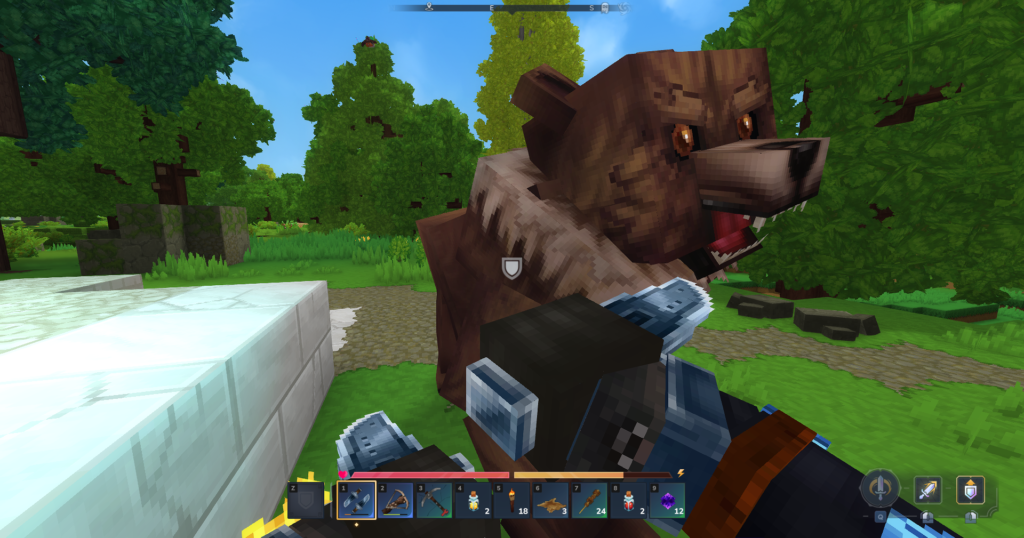This screenshot has height=538, width=1024.
Task: Select the yellow potion bottle slot
Action: (x=472, y=500)
